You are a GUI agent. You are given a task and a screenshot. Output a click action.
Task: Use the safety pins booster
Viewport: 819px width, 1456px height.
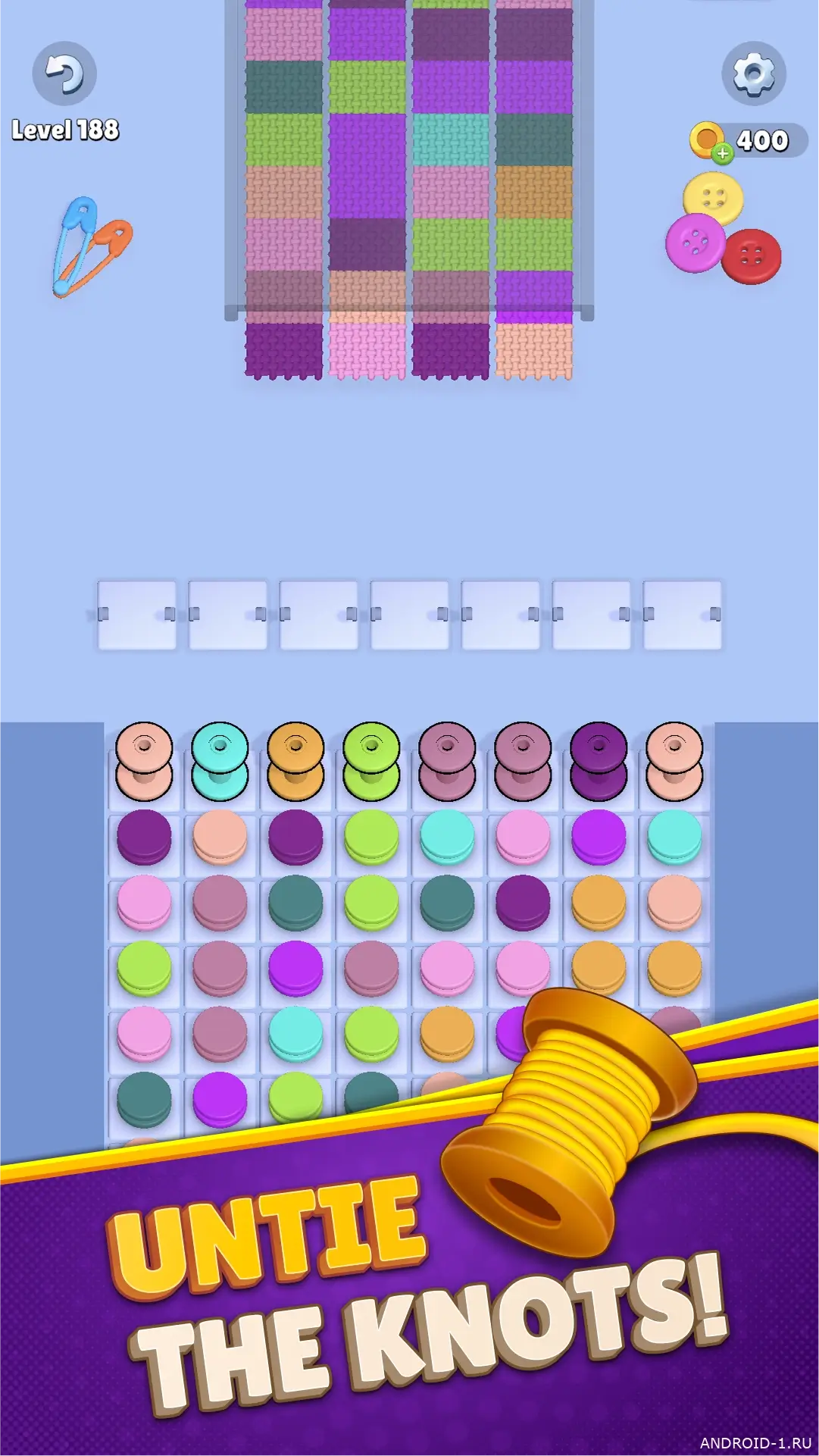(x=92, y=246)
